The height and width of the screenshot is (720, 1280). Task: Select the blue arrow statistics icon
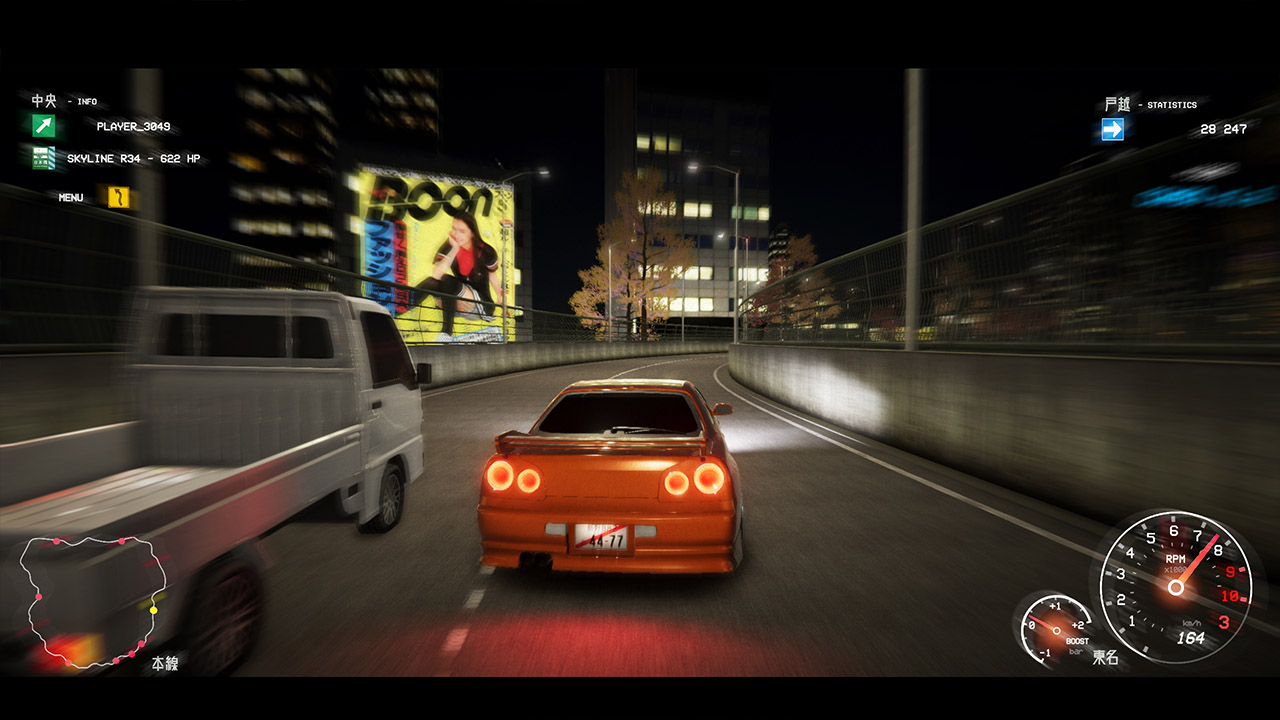pos(1112,130)
